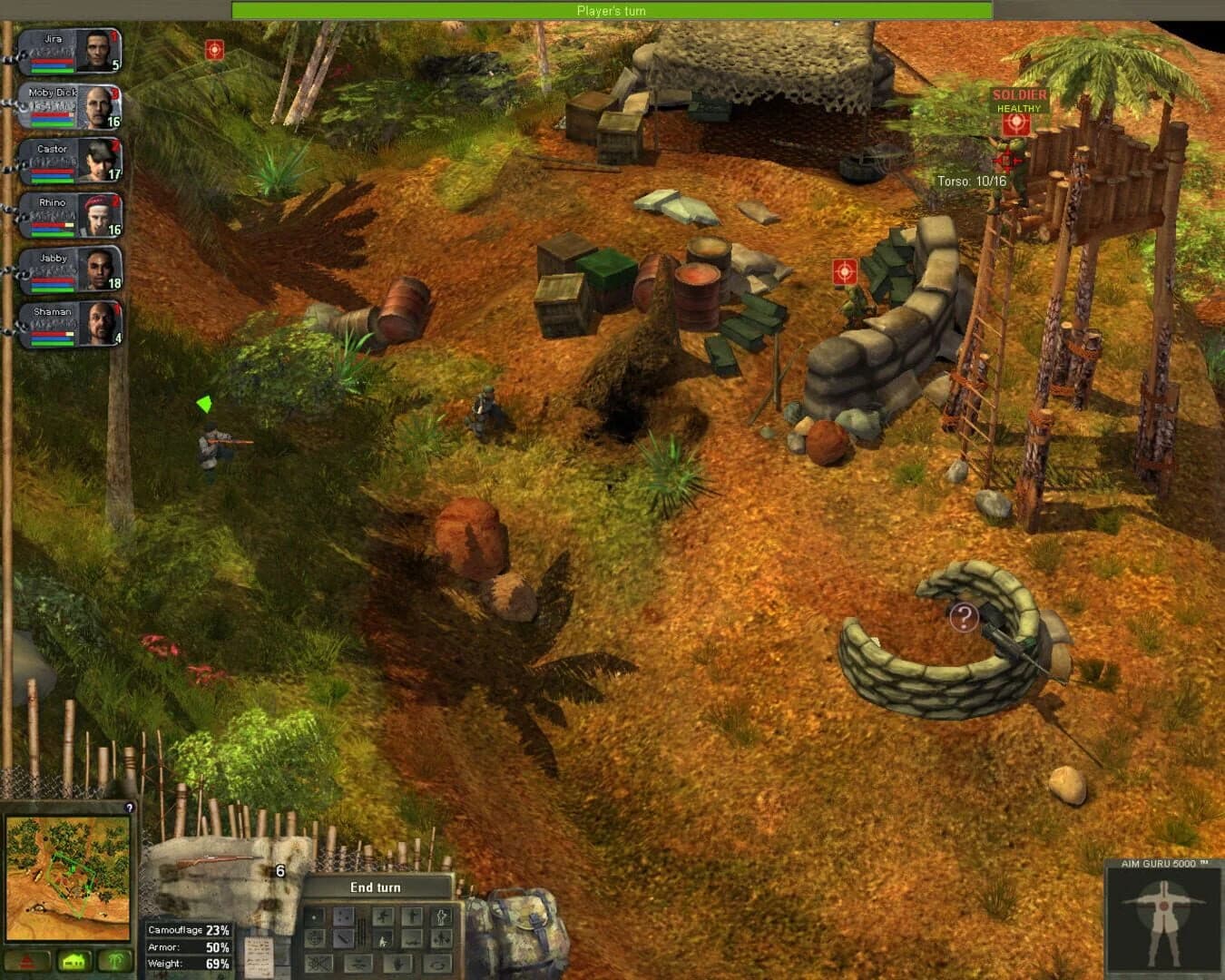Expand the minimap info via its question mark
1225x980 pixels.
pos(128,806)
